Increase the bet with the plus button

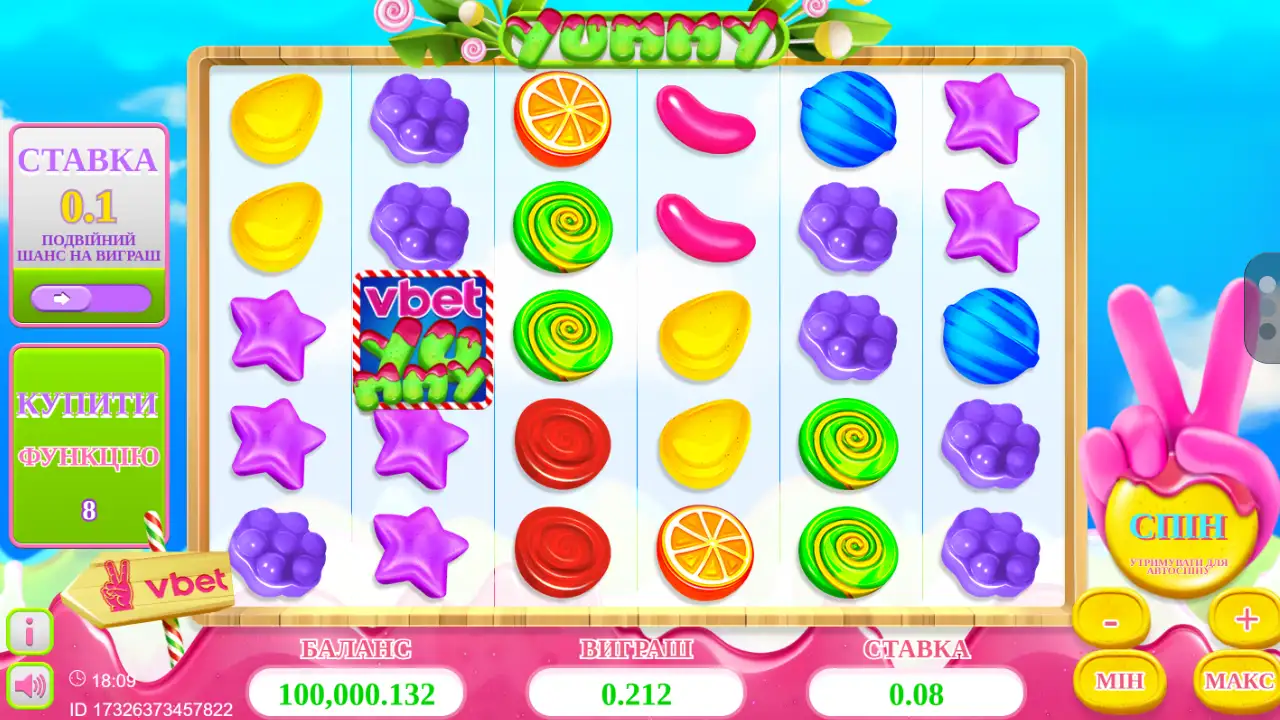pos(1245,620)
